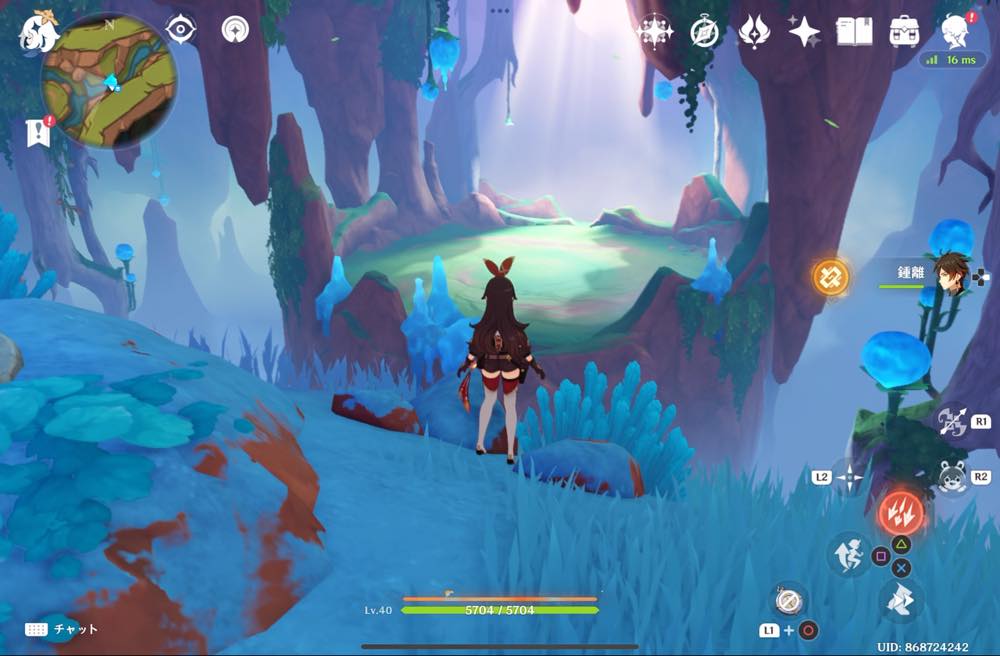The height and width of the screenshot is (656, 1000).
Task: Use the Baron Bunny elemental skill
Action: tap(950, 477)
